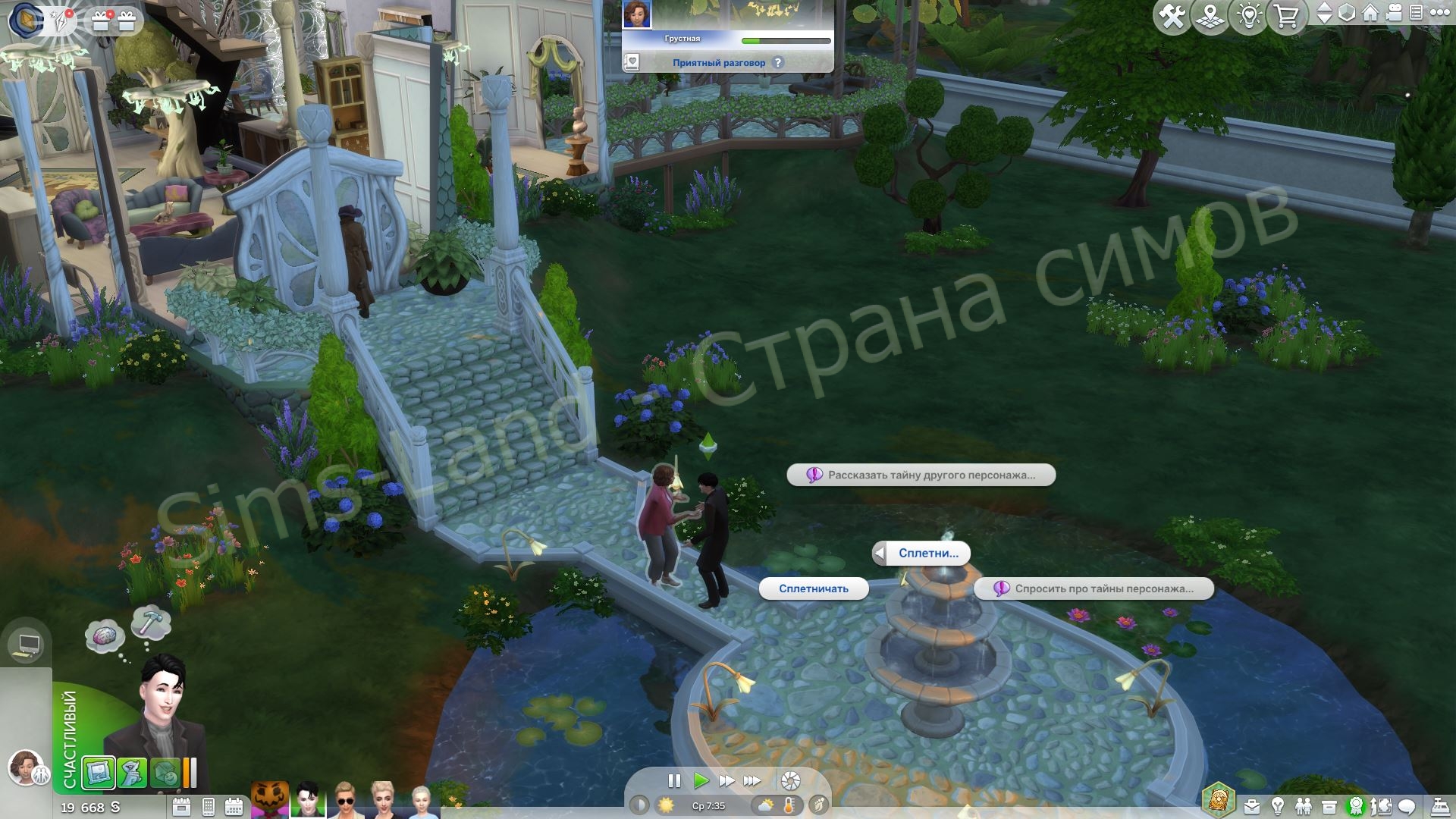Open the aspirations lightbulb panel
The image size is (1456, 819).
[1278, 806]
